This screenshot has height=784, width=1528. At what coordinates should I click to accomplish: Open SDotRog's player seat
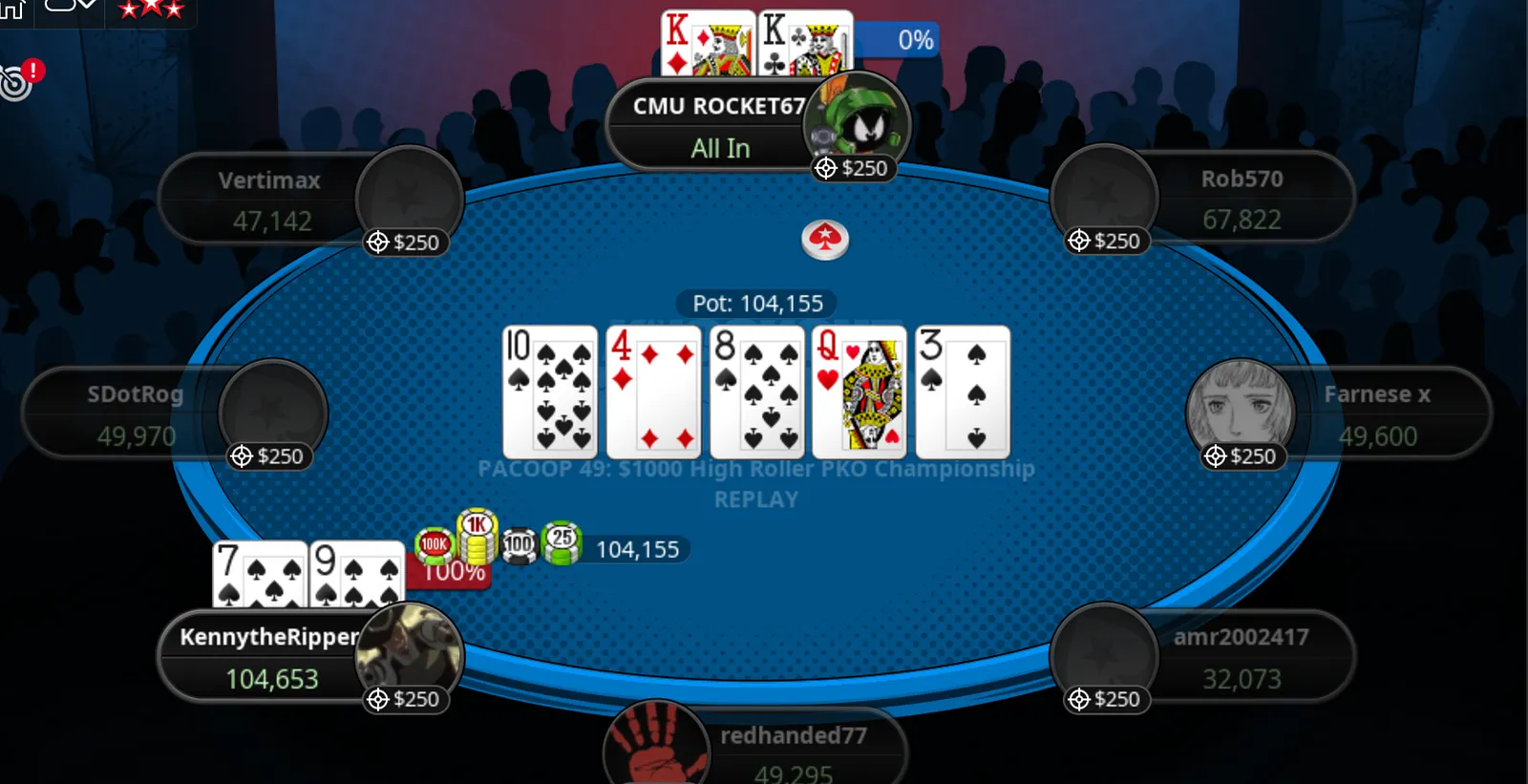pos(134,415)
